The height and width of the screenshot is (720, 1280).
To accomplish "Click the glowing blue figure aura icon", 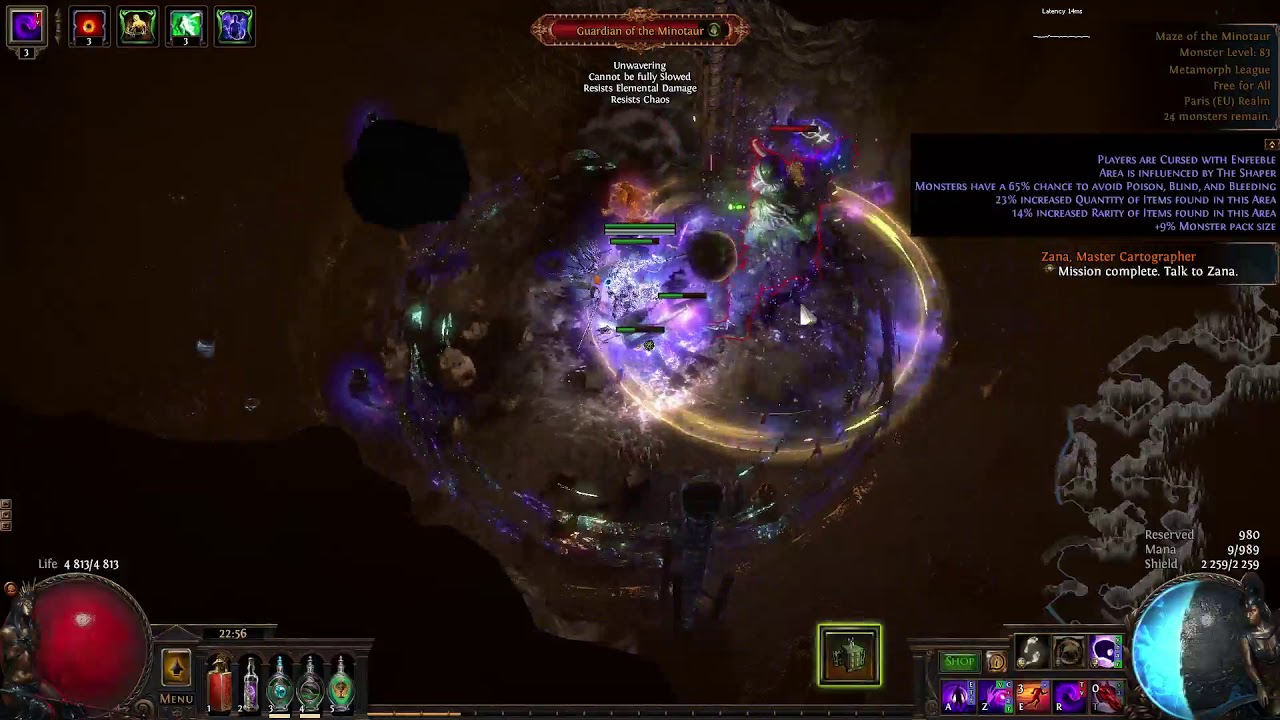I will [x=234, y=27].
